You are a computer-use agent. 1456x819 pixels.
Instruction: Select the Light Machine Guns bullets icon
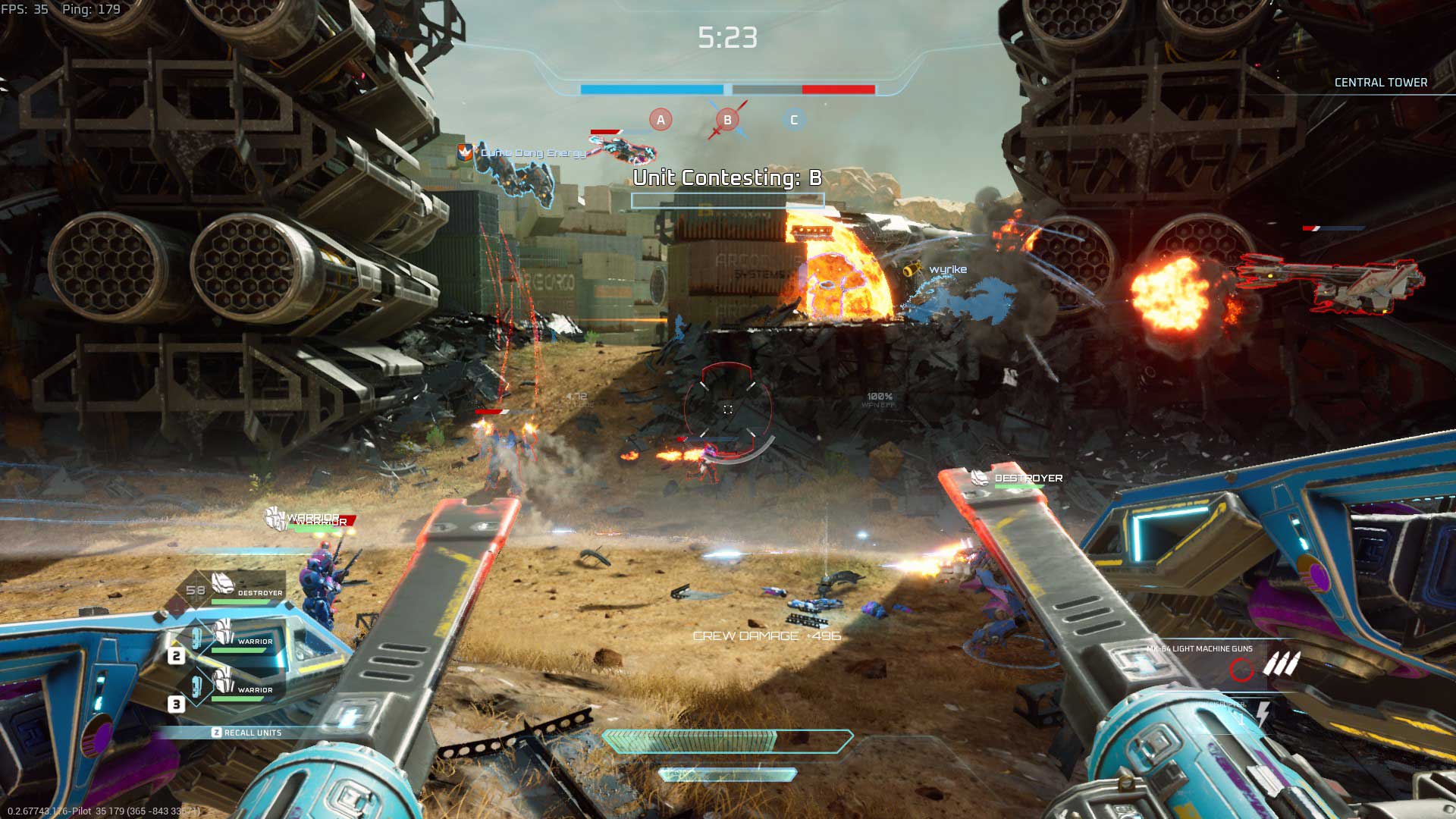[x=1281, y=665]
